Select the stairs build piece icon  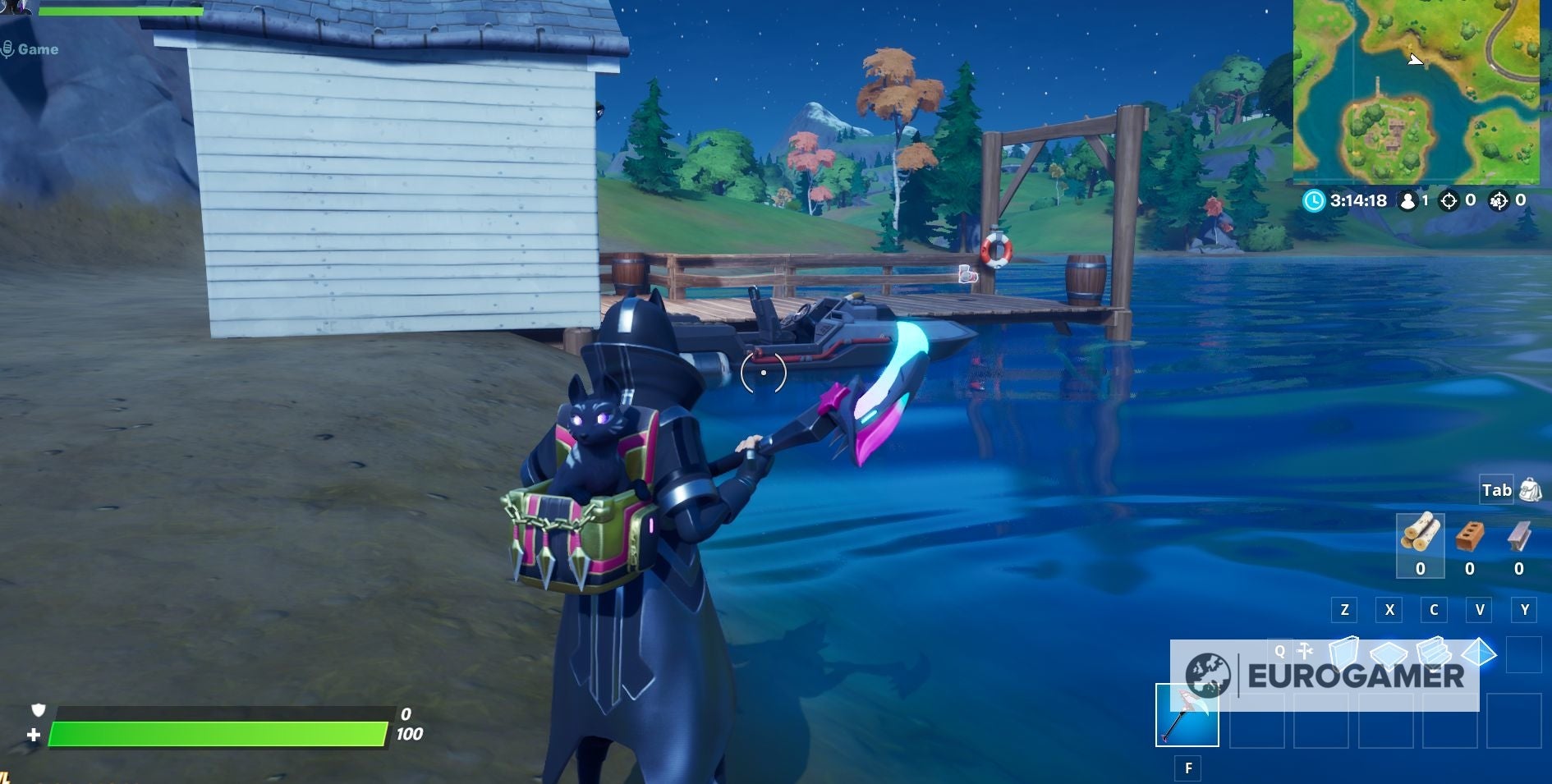[x=1433, y=653]
